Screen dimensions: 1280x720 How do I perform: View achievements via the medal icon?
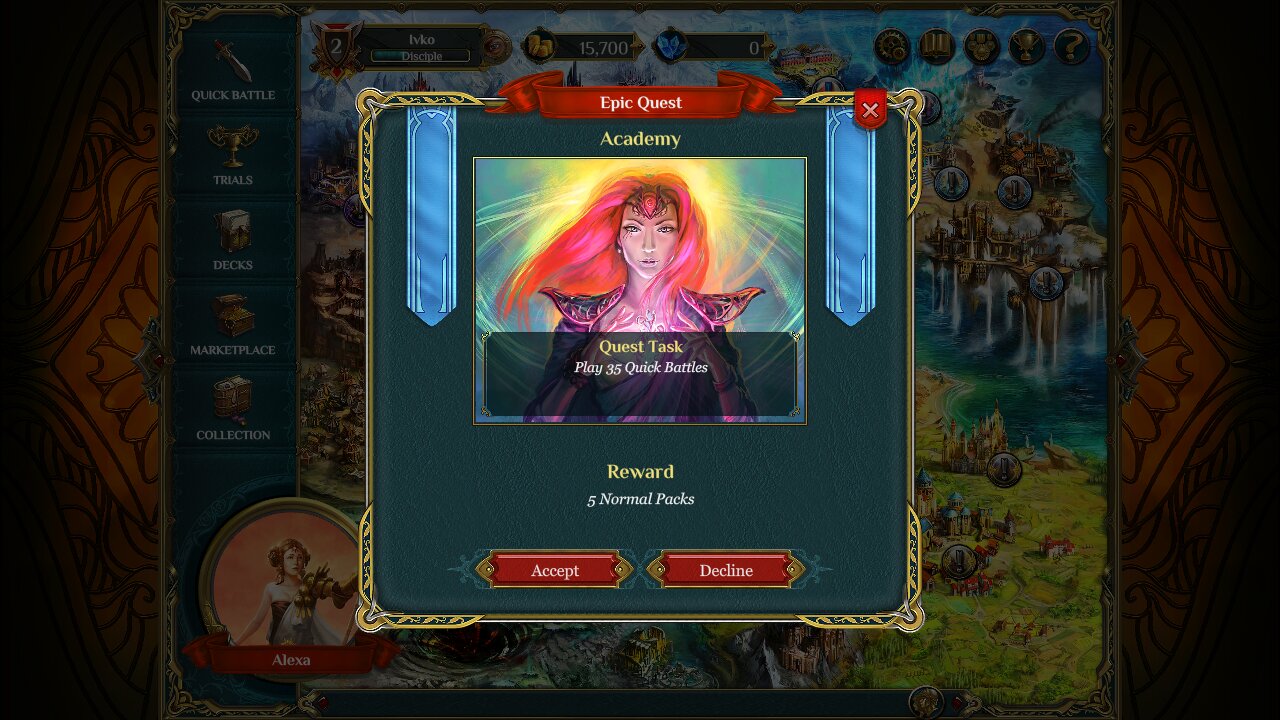981,44
